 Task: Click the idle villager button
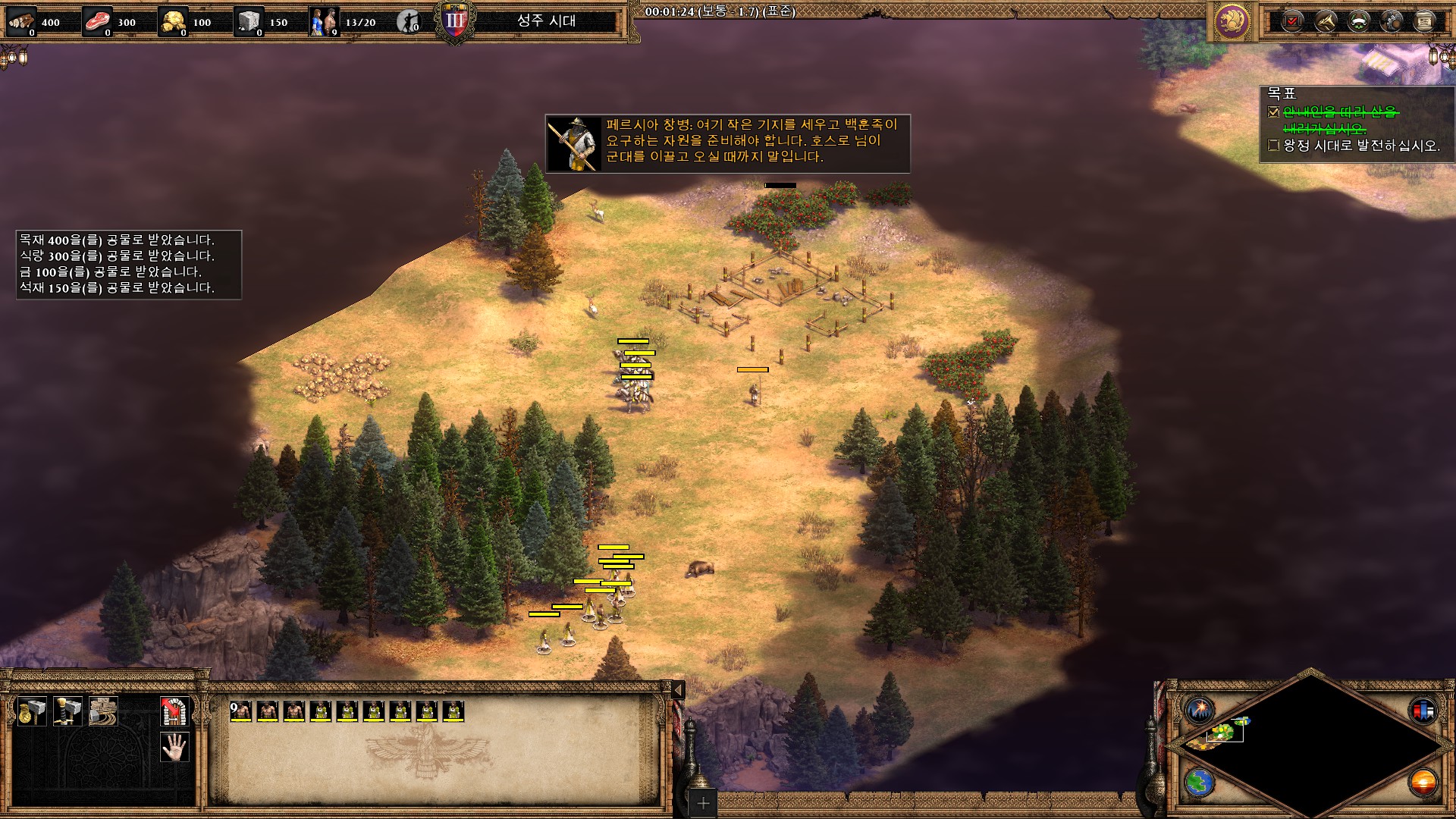[x=409, y=21]
